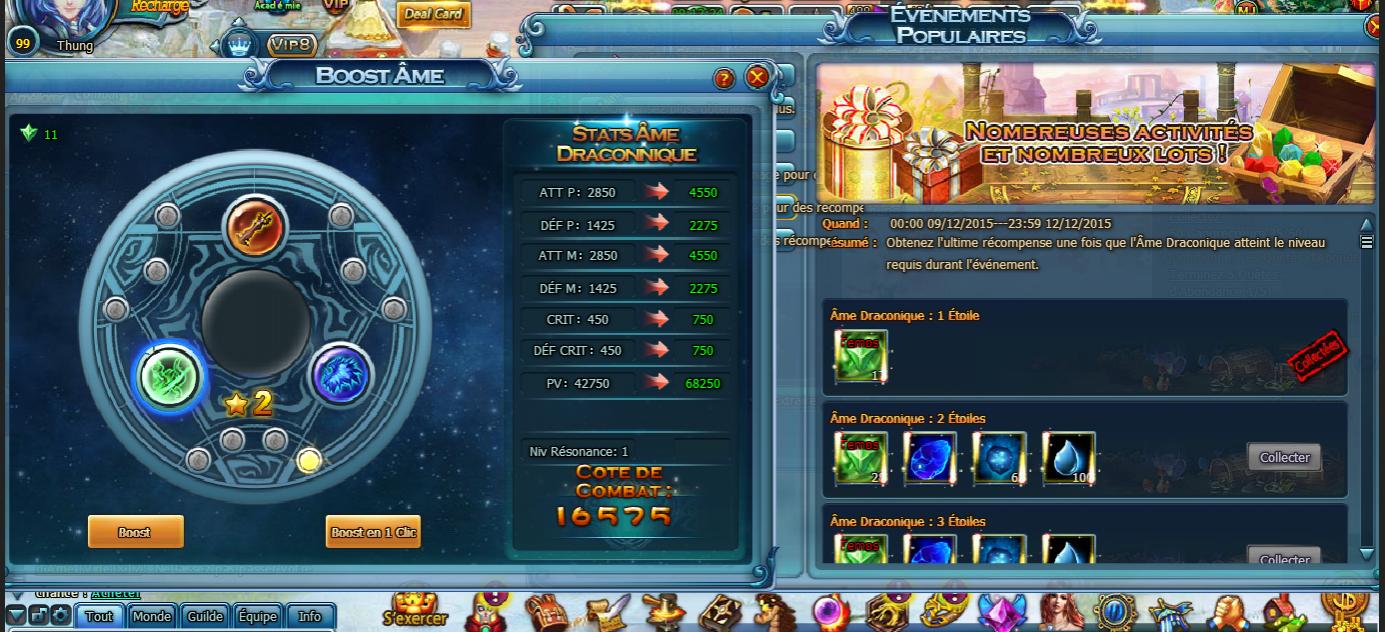Open the Deal Card button
This screenshot has height=632, width=1385.
click(434, 14)
